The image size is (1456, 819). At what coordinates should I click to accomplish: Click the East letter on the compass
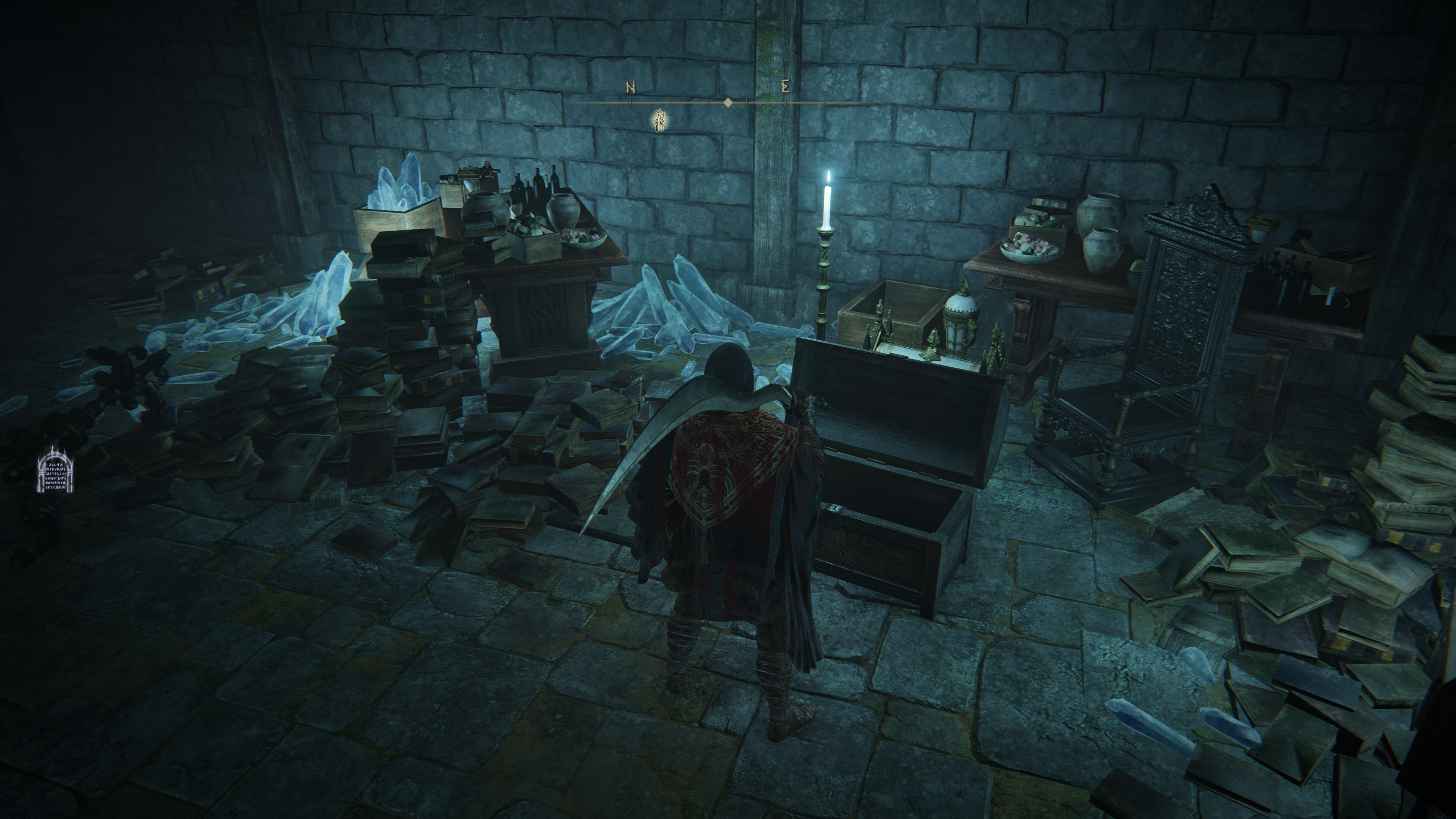pyautogui.click(x=784, y=87)
